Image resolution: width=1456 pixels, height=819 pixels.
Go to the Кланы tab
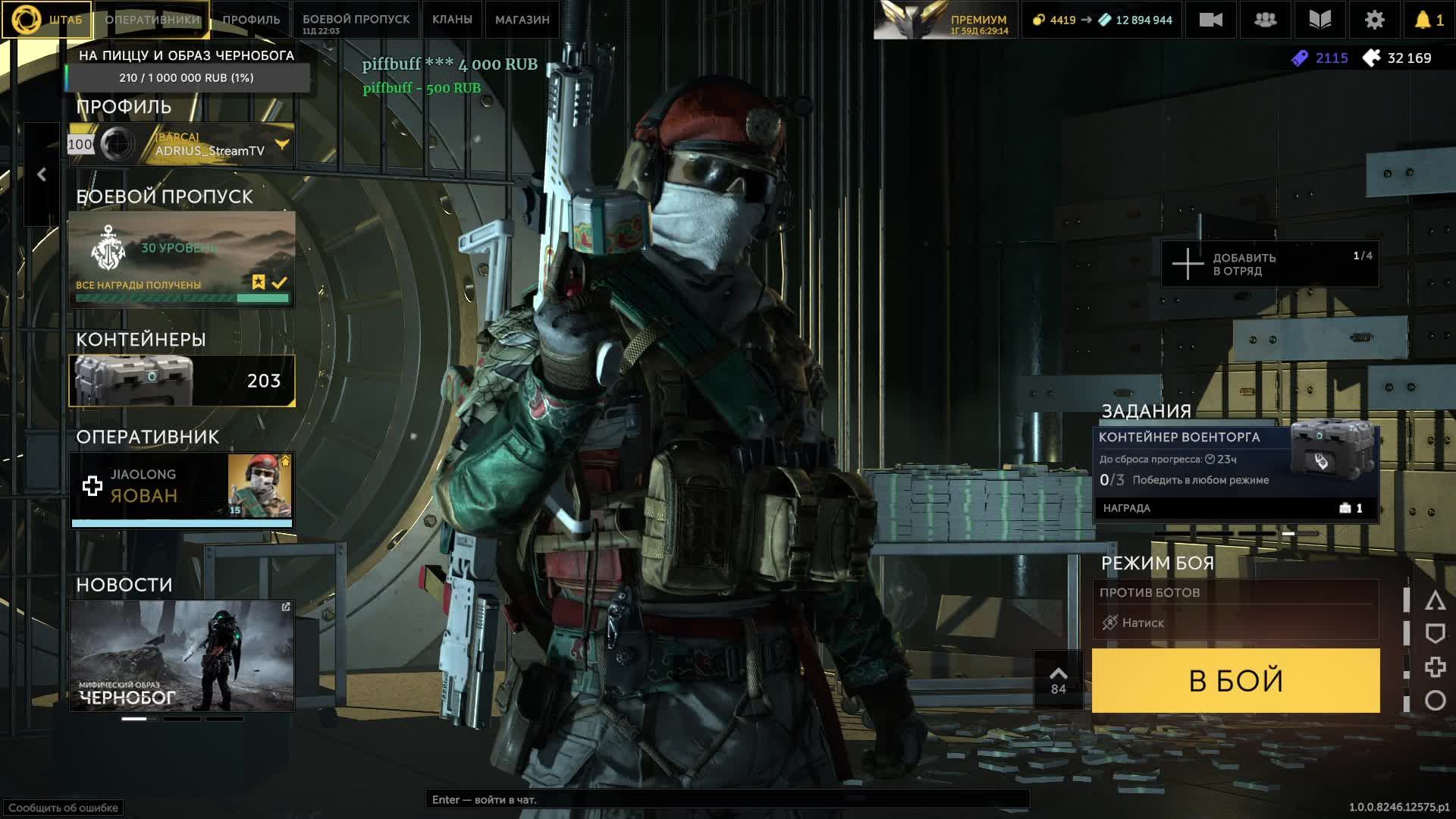click(x=452, y=20)
